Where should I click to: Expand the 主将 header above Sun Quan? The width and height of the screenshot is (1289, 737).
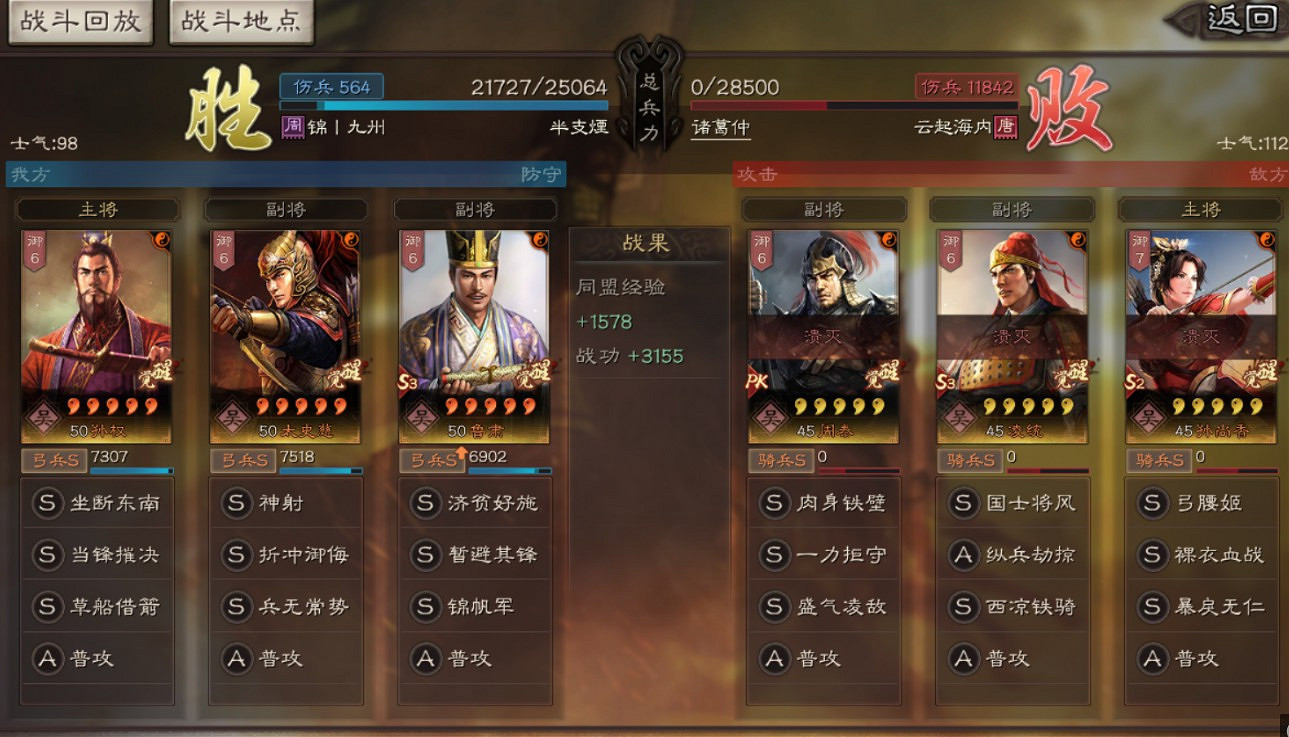click(x=97, y=209)
